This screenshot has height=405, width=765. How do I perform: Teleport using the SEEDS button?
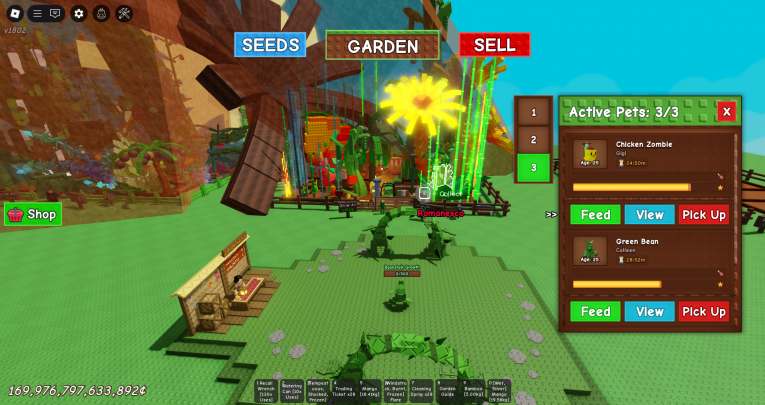(270, 45)
